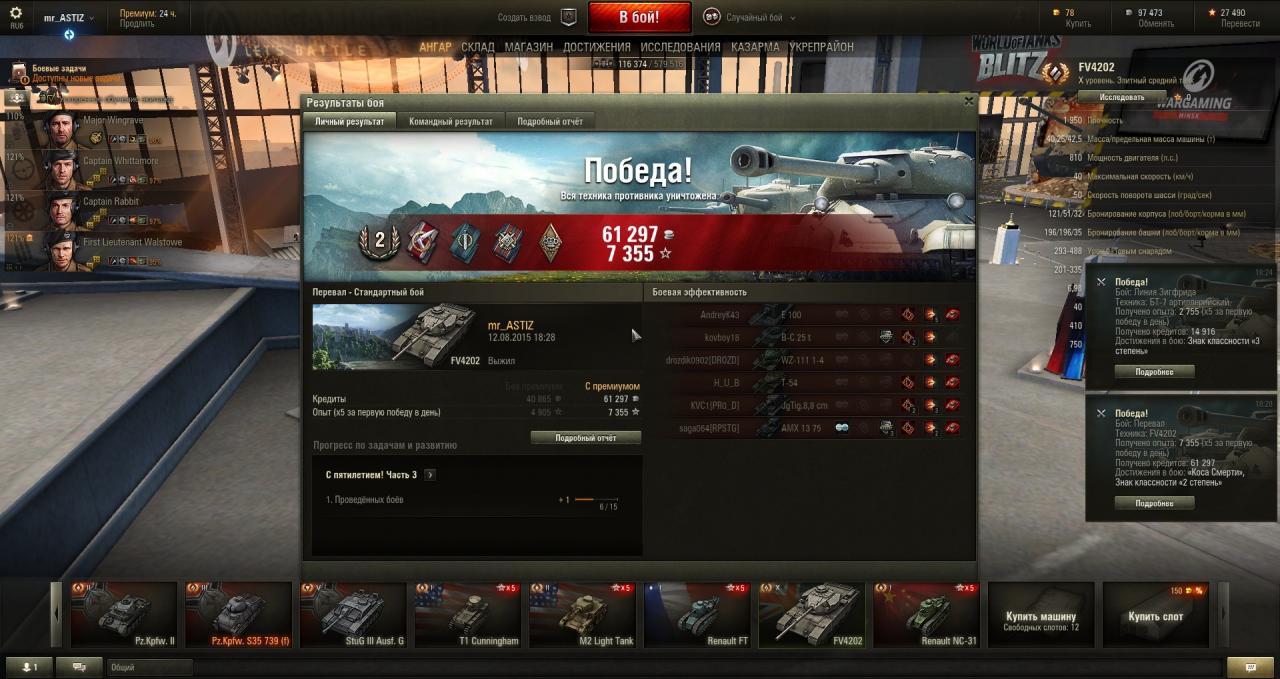Click Подробный отчёт button under credits summary
This screenshot has height=679, width=1280.
585,438
